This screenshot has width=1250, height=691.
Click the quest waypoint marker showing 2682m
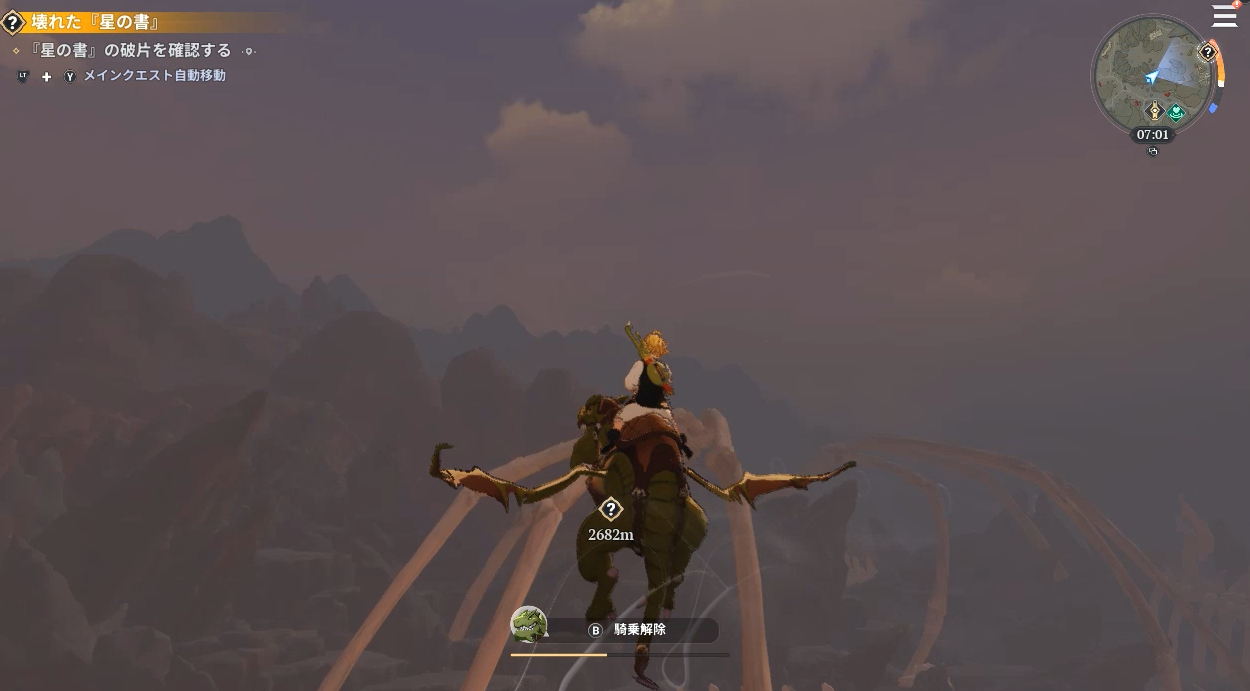[610, 510]
